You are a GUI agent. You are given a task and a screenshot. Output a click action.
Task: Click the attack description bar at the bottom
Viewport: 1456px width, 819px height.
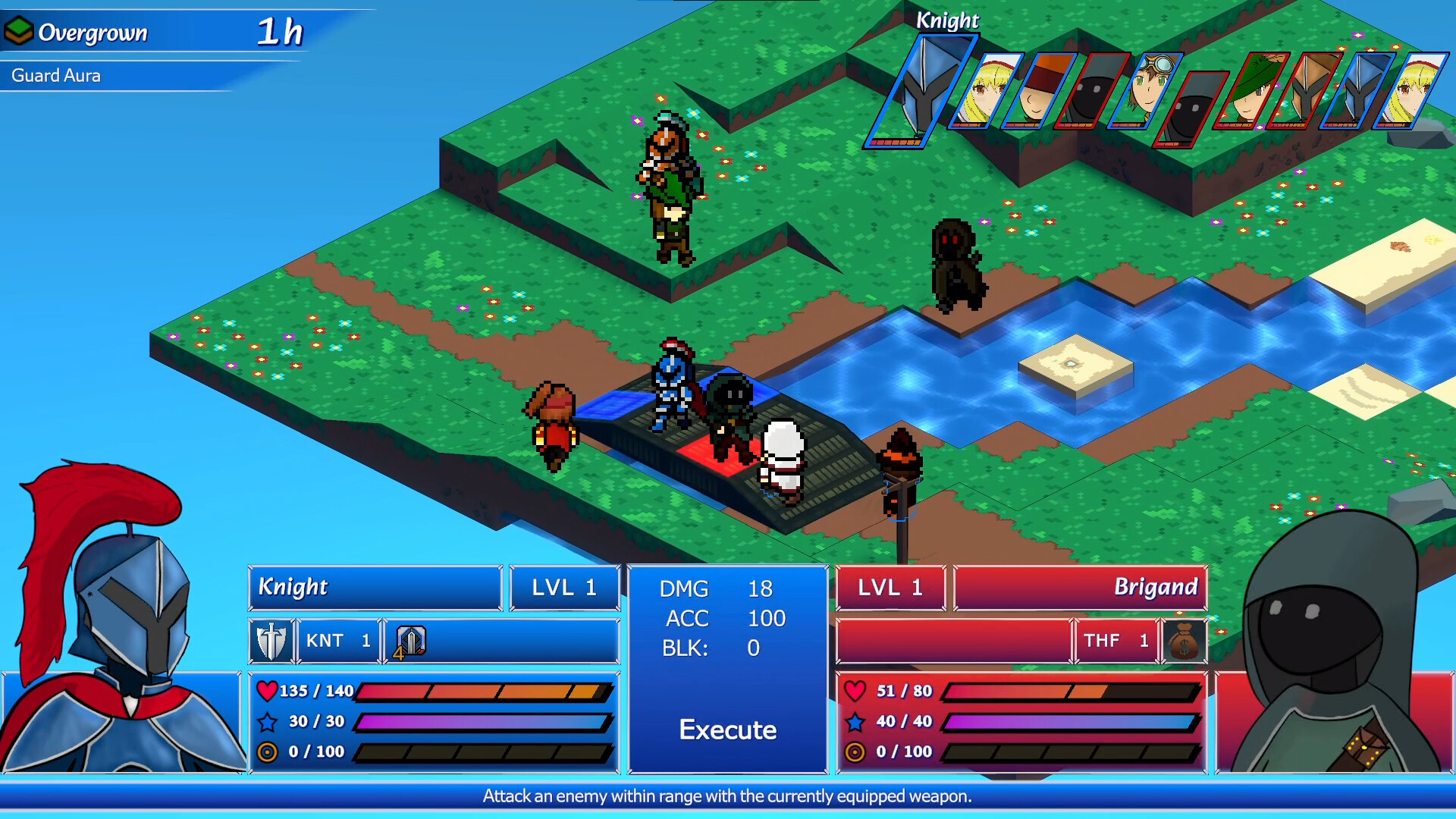coord(728,796)
